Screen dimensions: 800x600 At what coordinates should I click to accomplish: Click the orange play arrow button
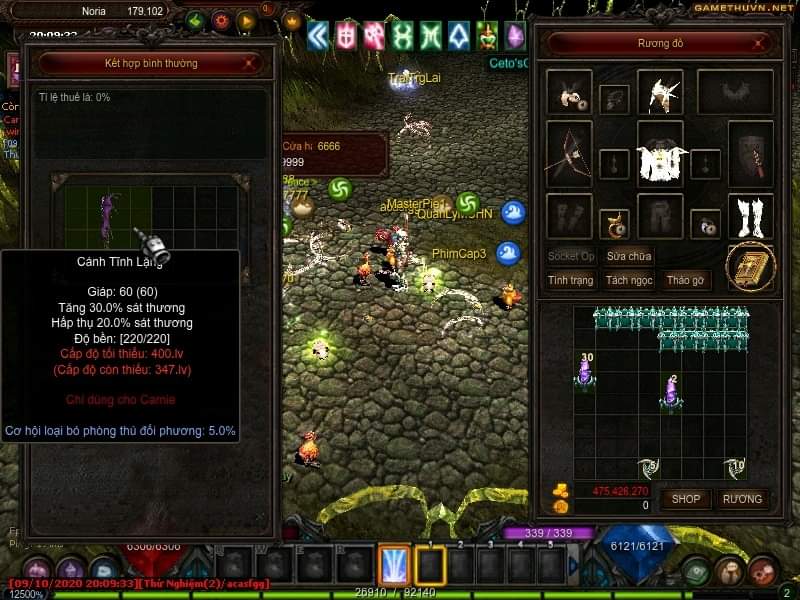tap(246, 20)
